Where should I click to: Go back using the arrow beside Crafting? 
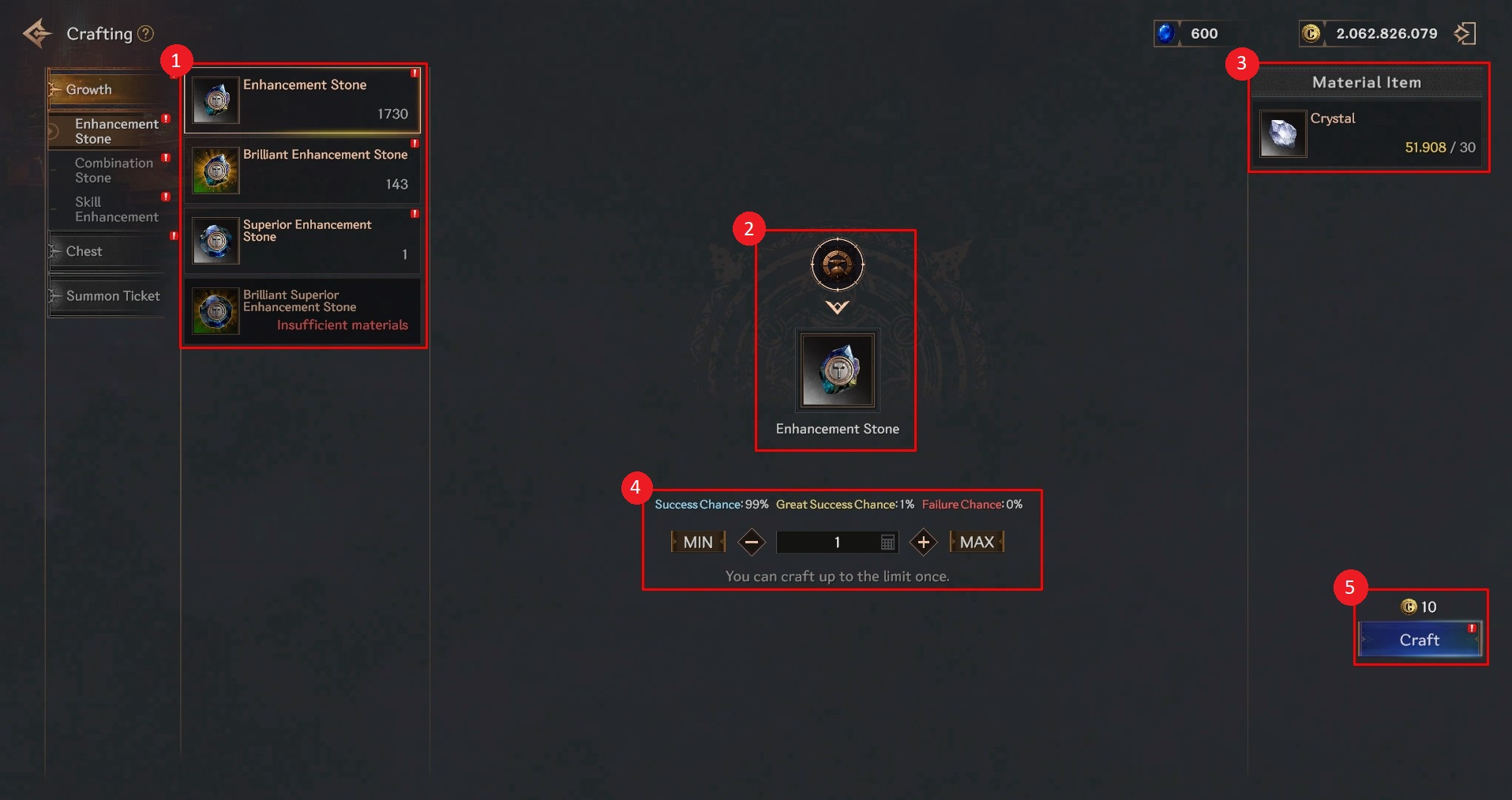[37, 34]
